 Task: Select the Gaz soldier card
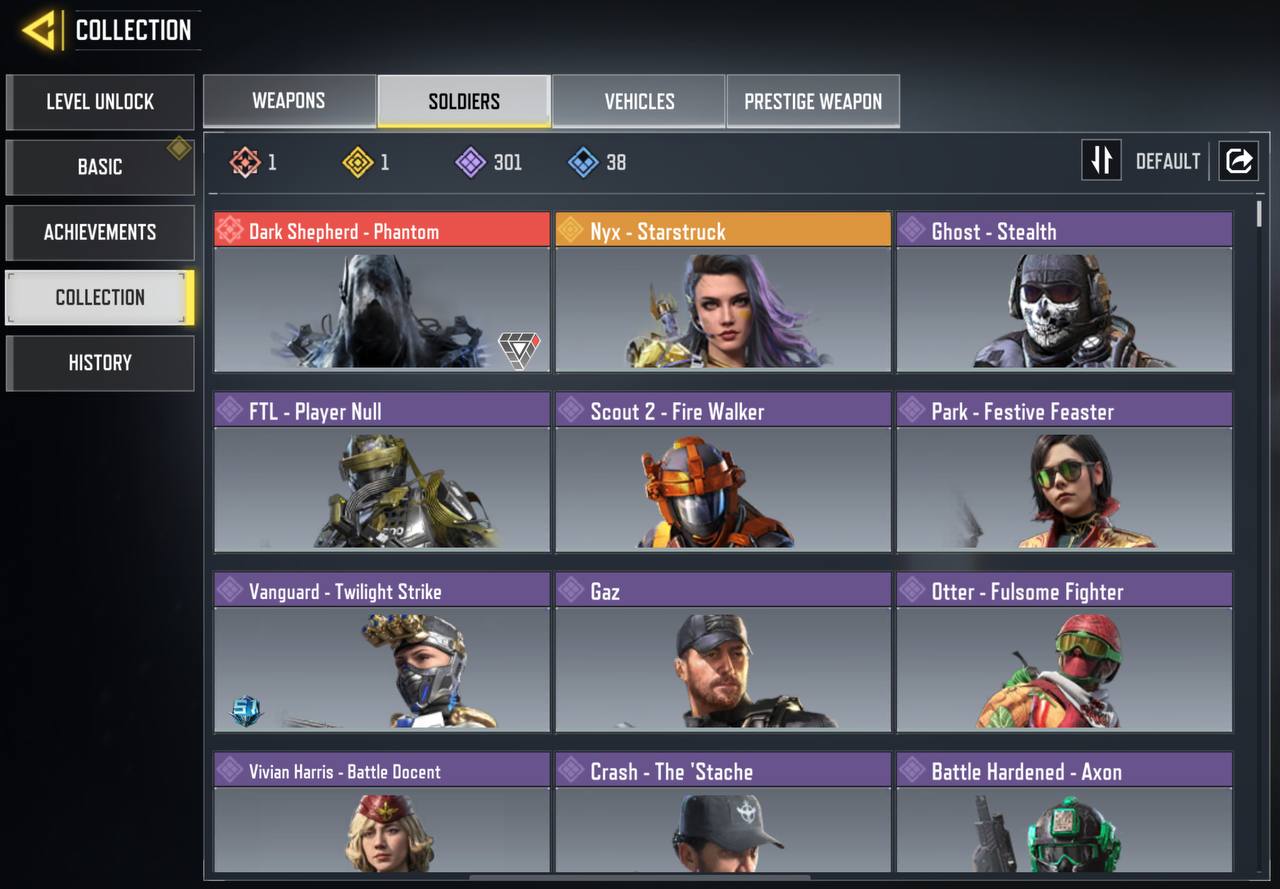point(723,651)
